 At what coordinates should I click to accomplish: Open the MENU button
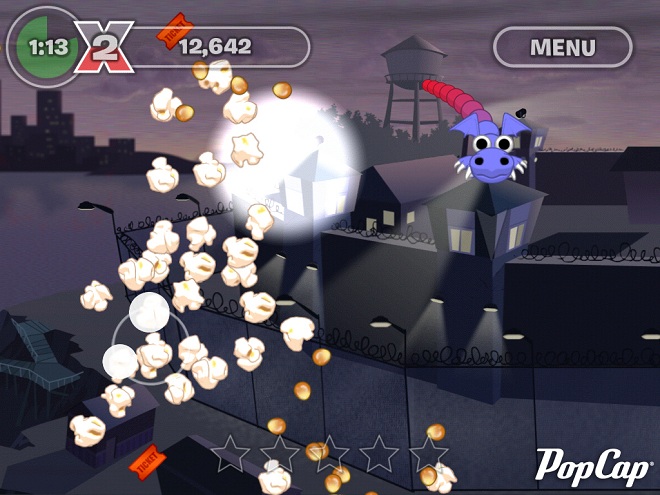pos(562,47)
